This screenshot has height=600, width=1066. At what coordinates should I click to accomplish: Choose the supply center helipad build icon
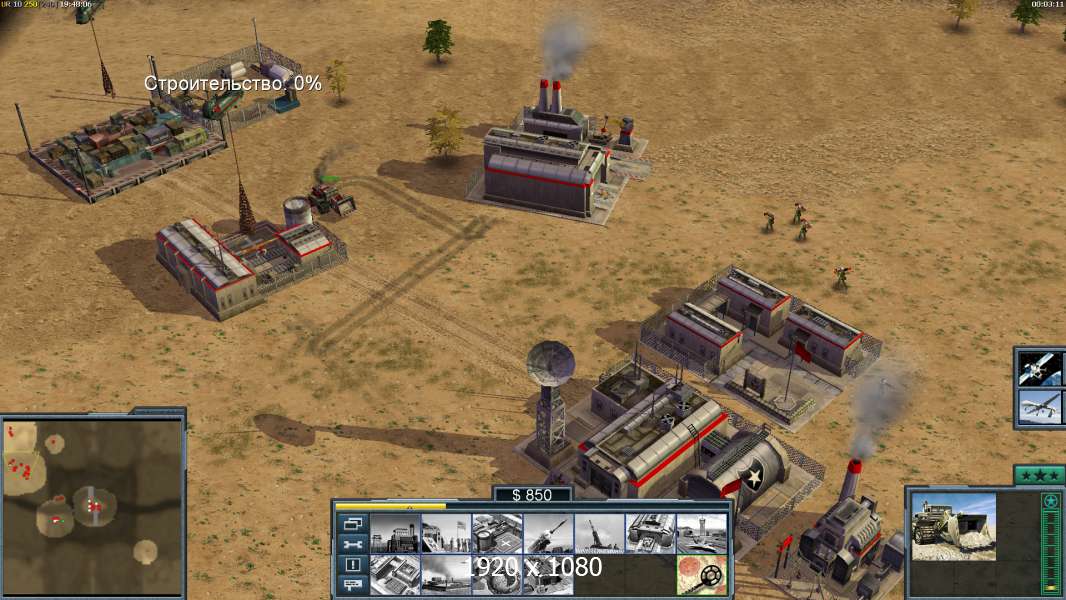pyautogui.click(x=497, y=534)
